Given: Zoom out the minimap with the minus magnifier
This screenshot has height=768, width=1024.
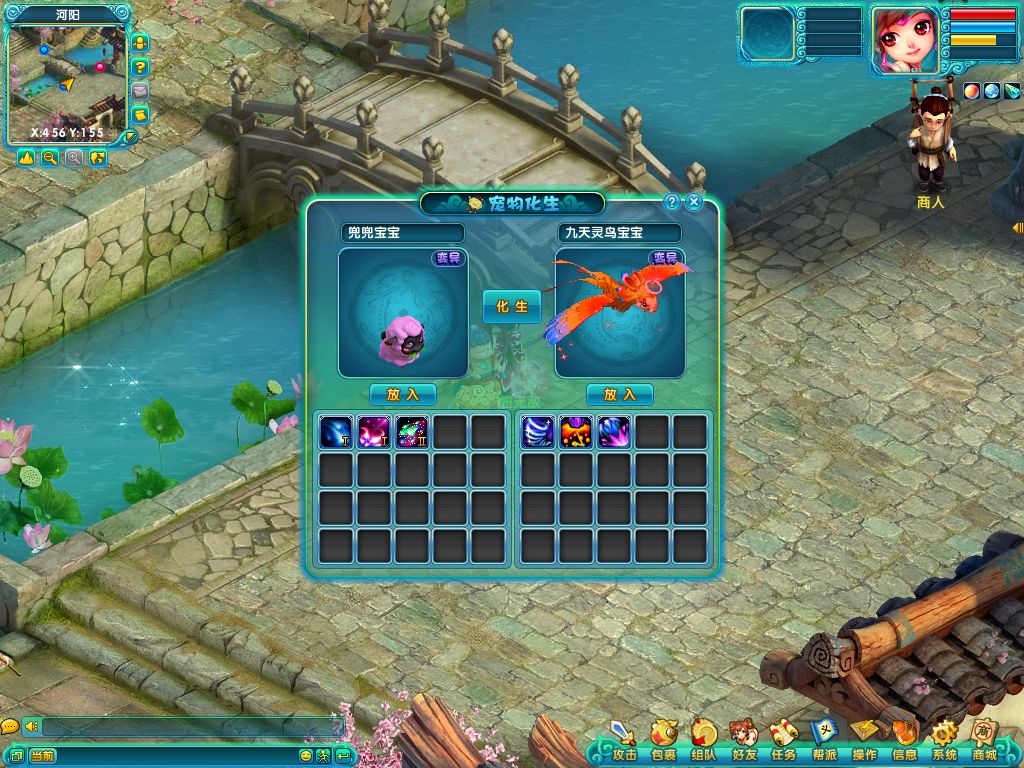Looking at the screenshot, I should point(50,158).
